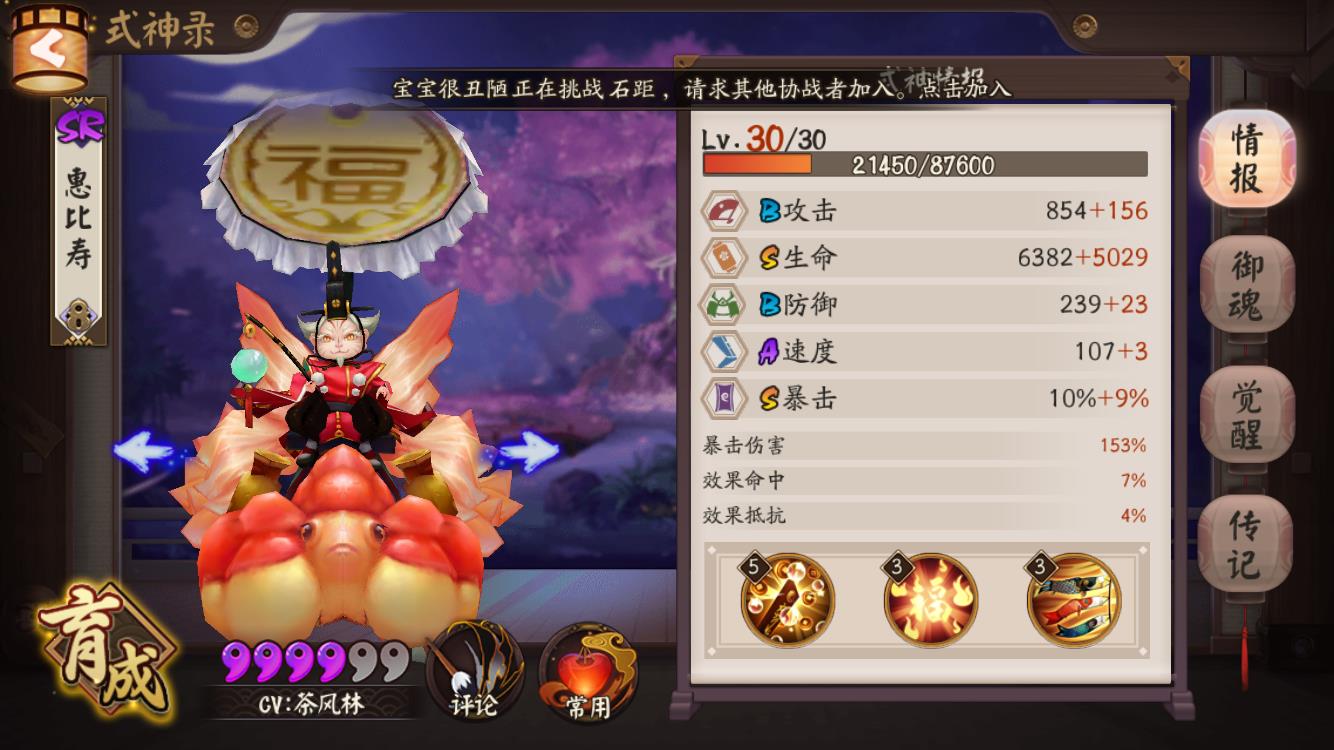Switch to the 觉醒 awakening tab
1334x750 pixels.
tap(1246, 414)
